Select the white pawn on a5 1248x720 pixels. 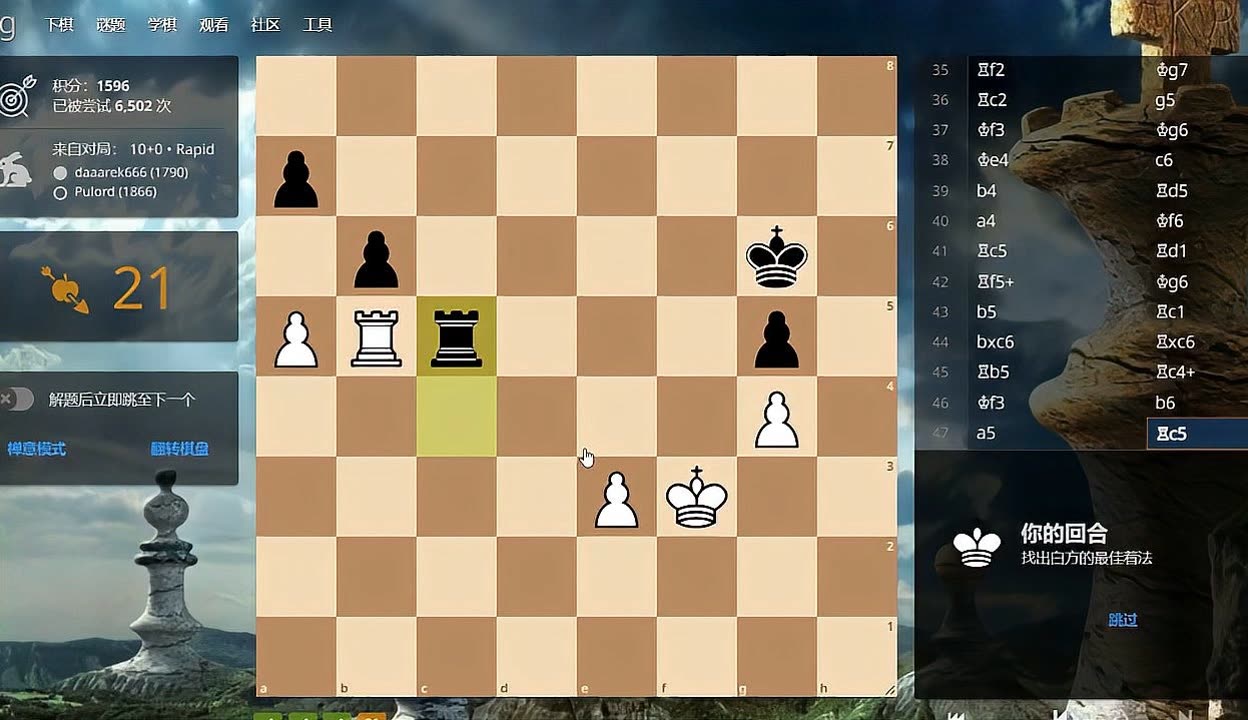pyautogui.click(x=296, y=337)
